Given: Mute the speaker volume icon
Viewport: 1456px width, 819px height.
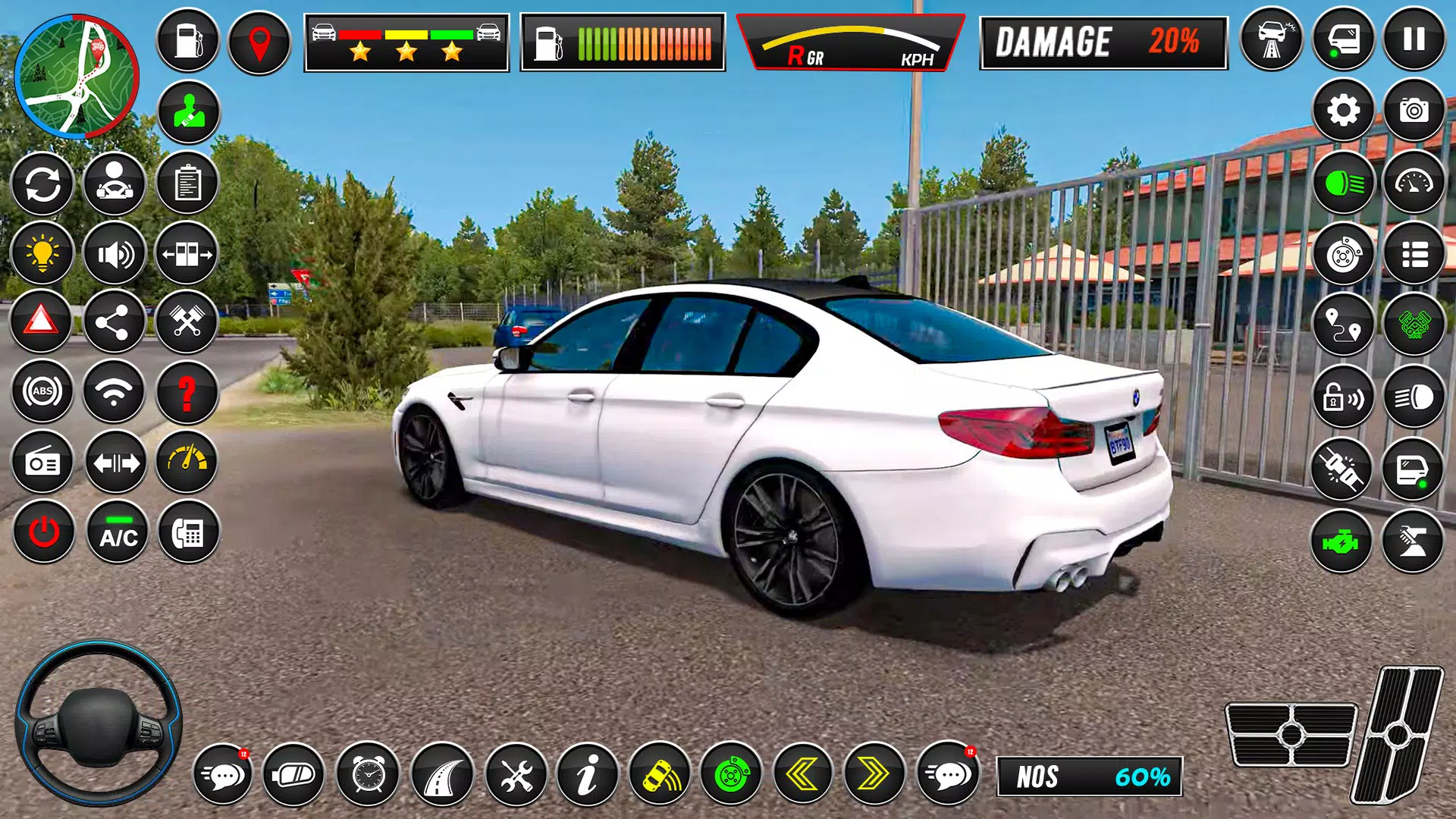Looking at the screenshot, I should point(115,253).
